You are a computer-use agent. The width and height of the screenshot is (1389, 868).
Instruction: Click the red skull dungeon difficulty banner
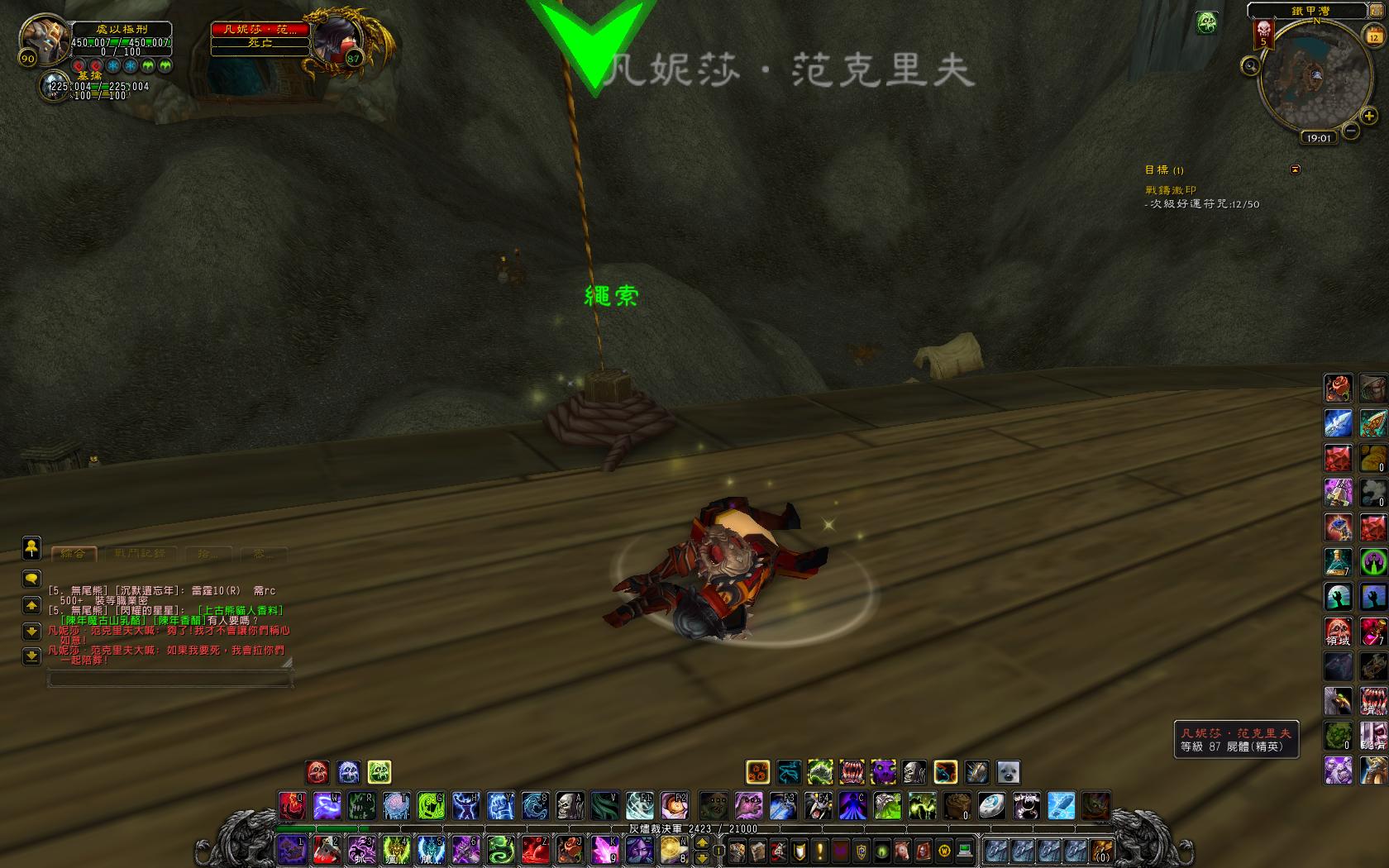[1263, 33]
